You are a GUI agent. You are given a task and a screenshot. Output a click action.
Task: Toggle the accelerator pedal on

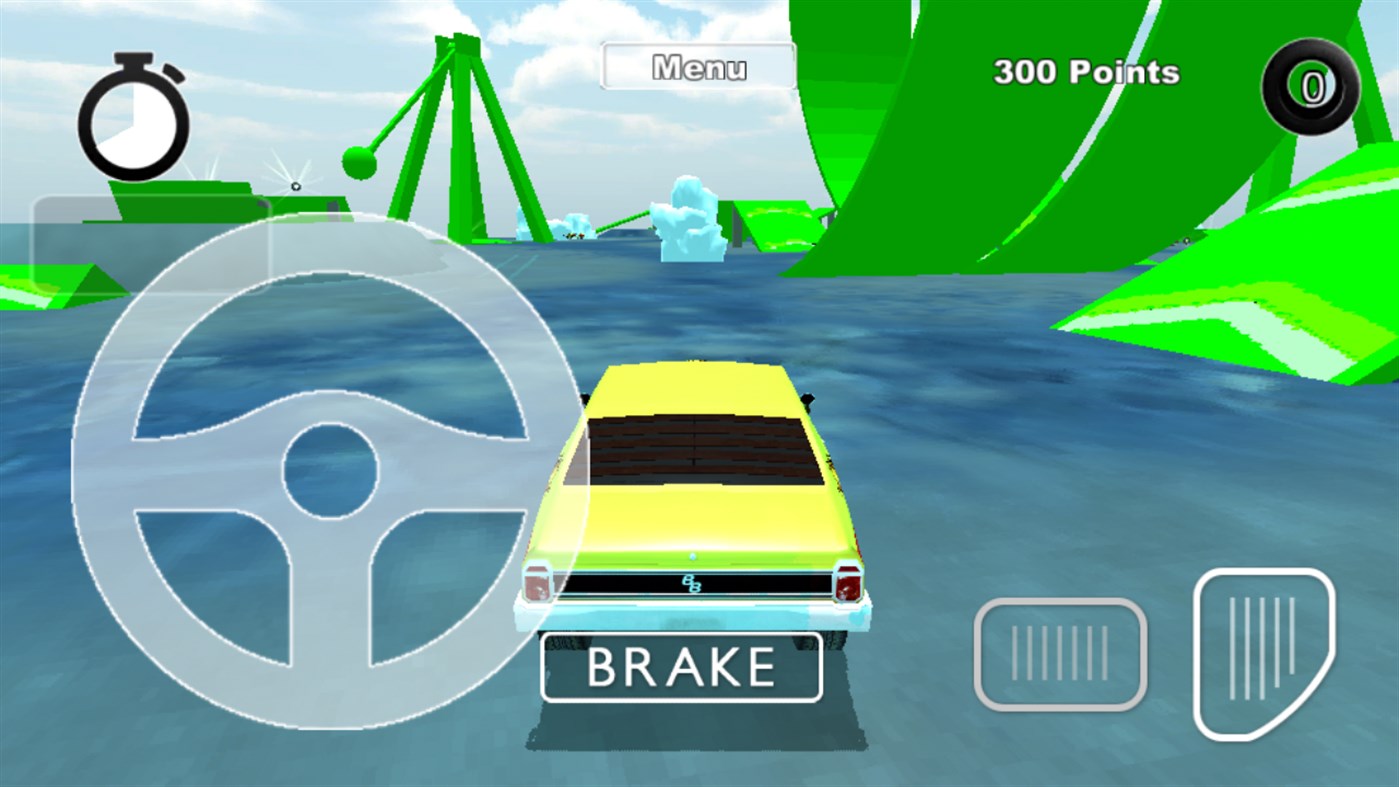pyautogui.click(x=1262, y=650)
